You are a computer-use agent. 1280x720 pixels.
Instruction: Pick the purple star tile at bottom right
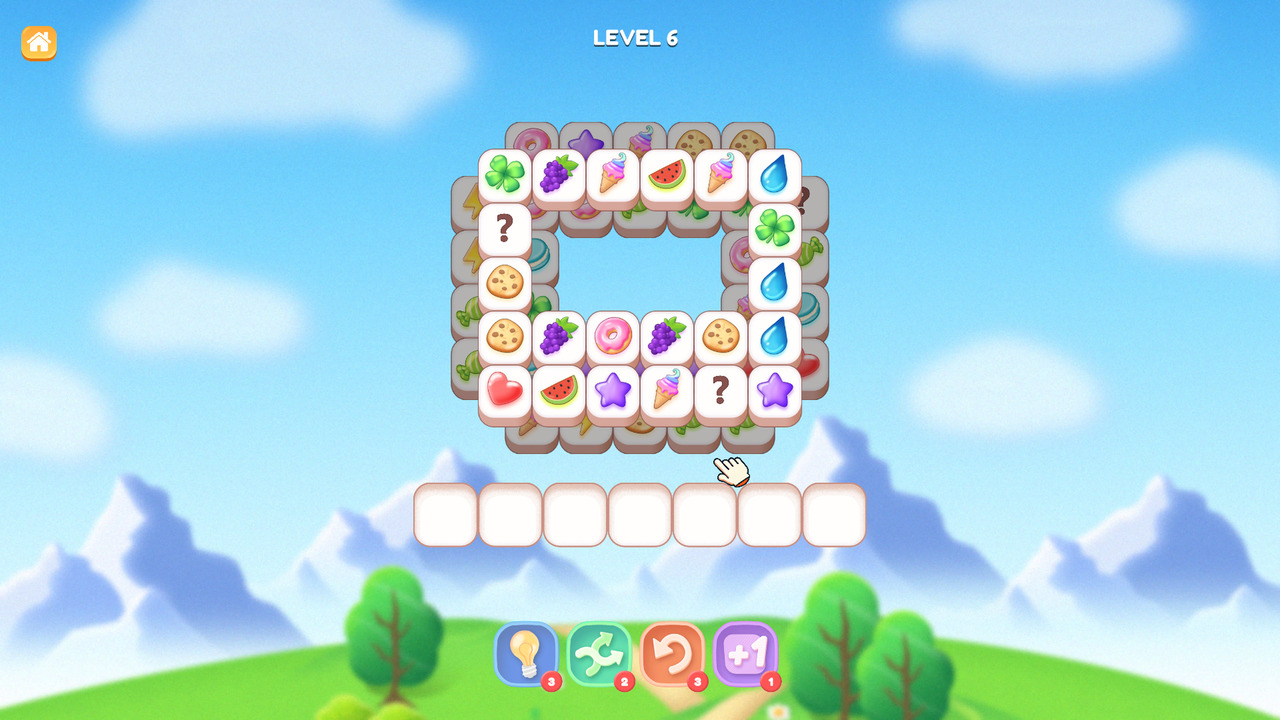click(x=775, y=390)
